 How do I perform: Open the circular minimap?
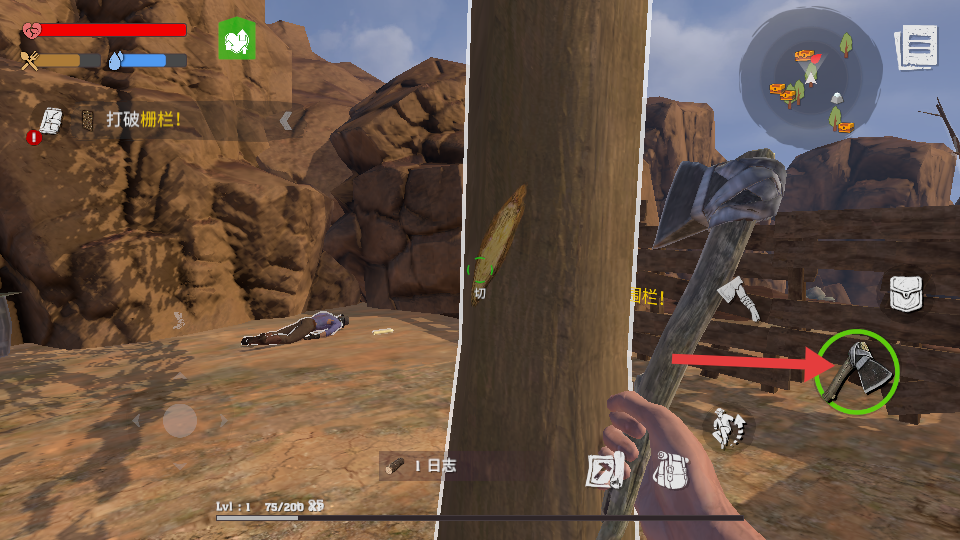[x=811, y=78]
